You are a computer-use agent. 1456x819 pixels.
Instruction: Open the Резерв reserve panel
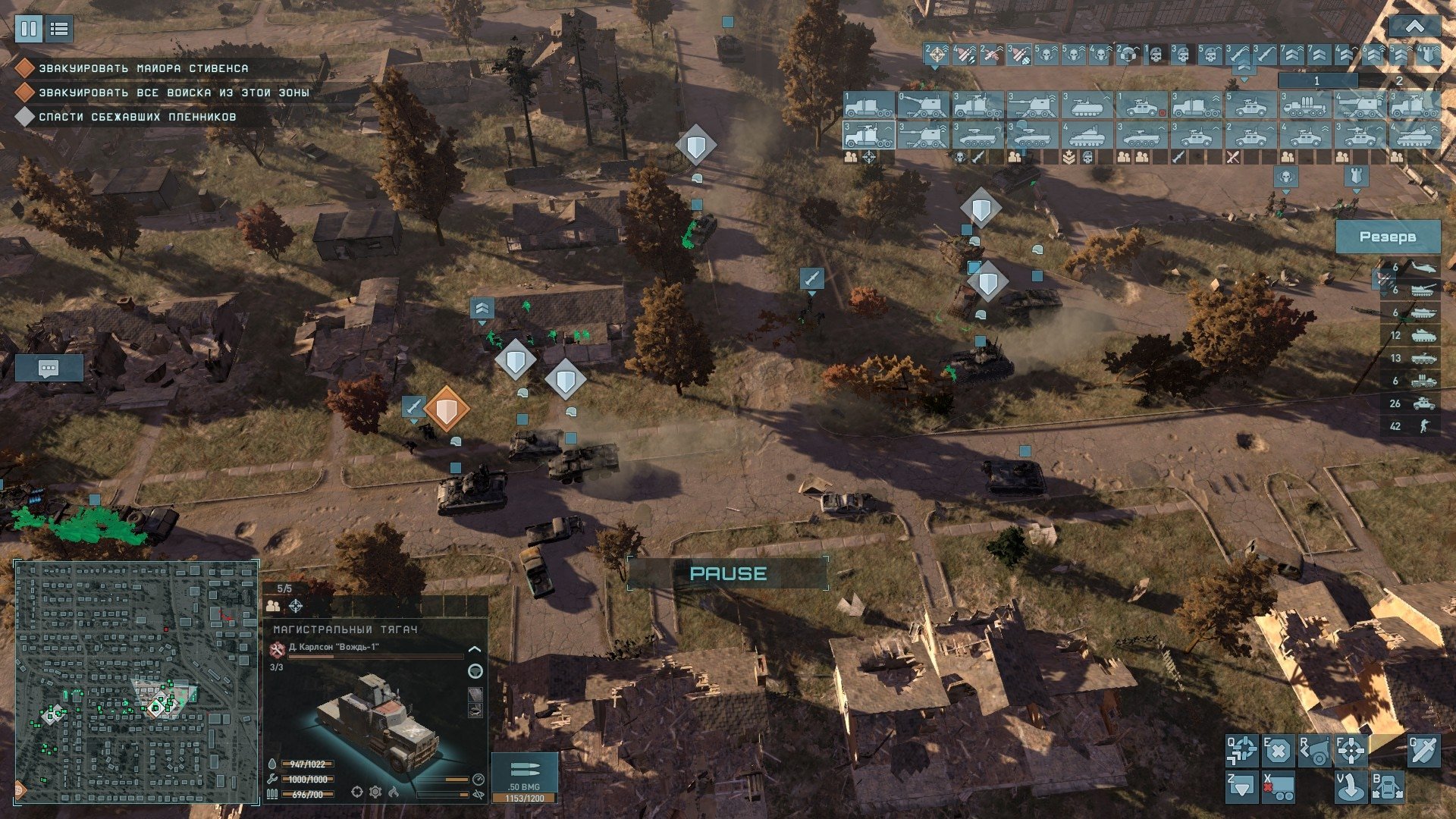coord(1387,237)
